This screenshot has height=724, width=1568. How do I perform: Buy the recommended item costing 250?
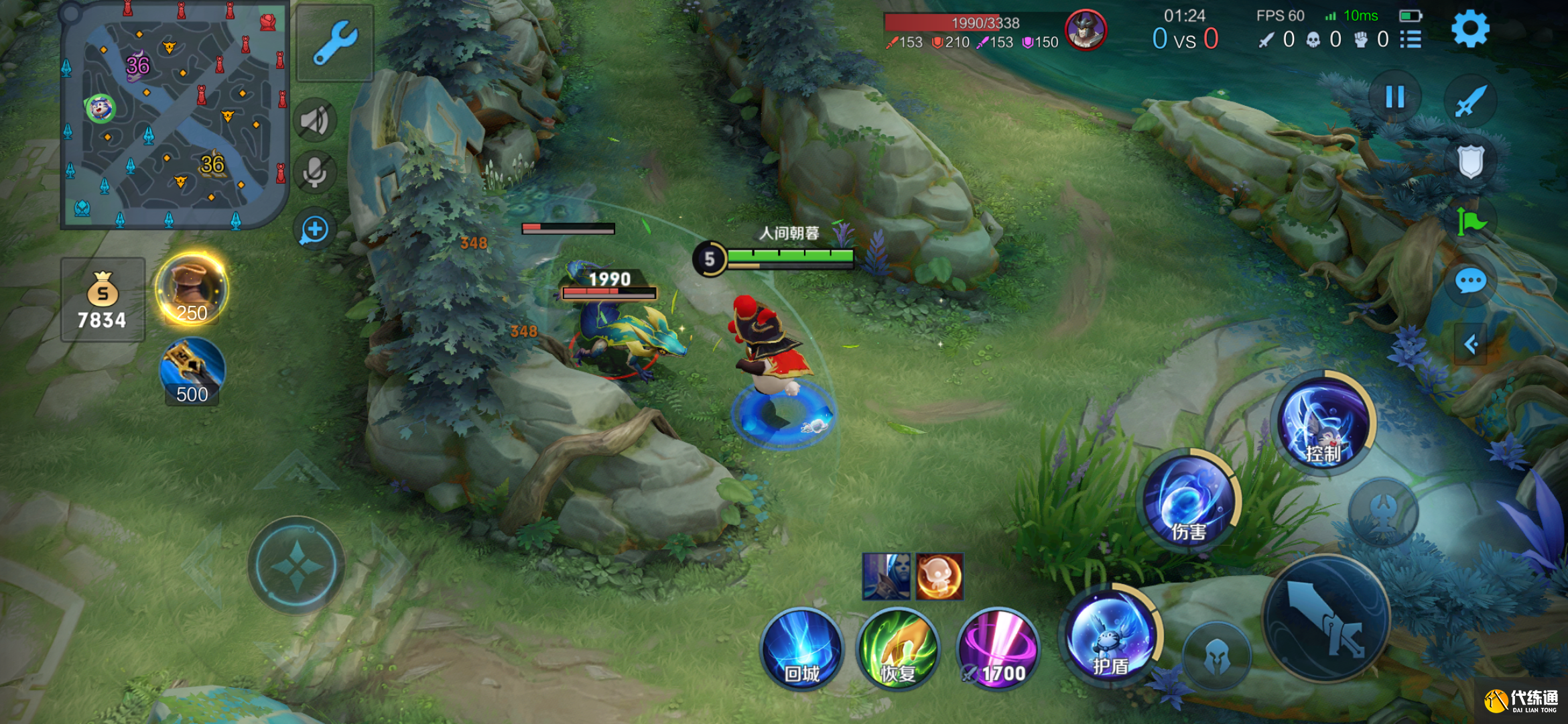192,290
